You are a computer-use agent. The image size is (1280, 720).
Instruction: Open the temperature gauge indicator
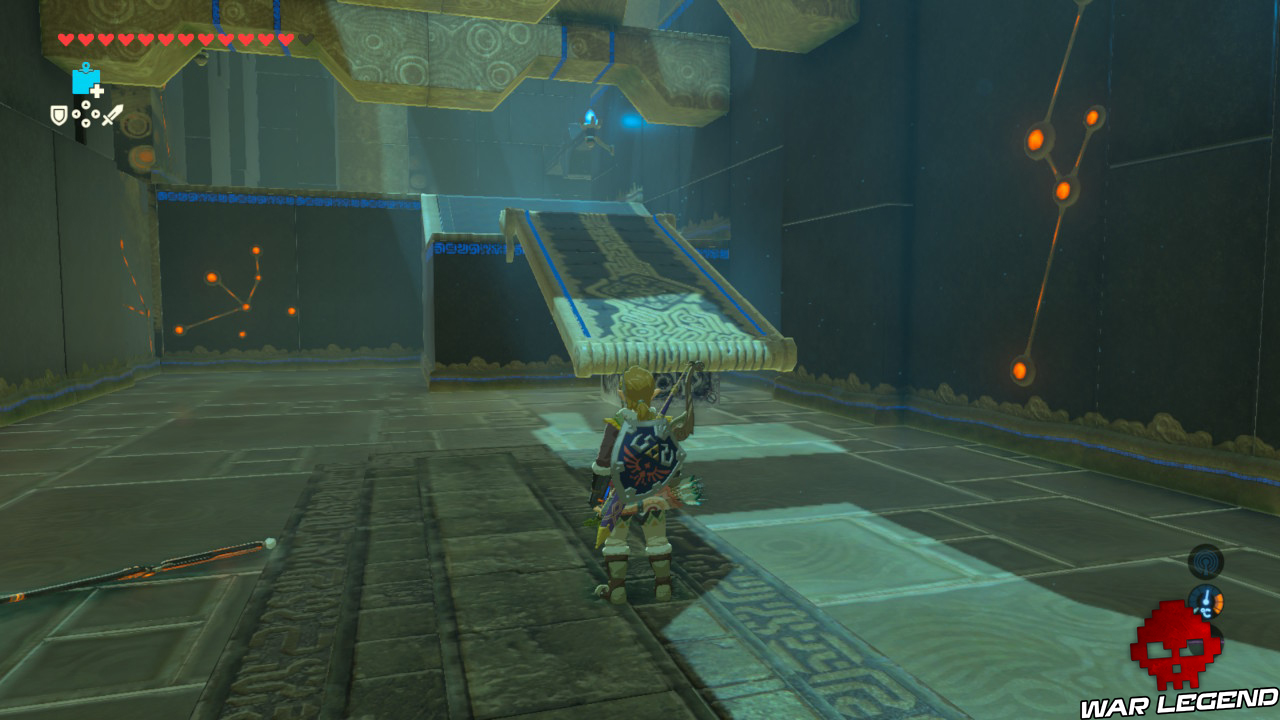click(x=1207, y=602)
